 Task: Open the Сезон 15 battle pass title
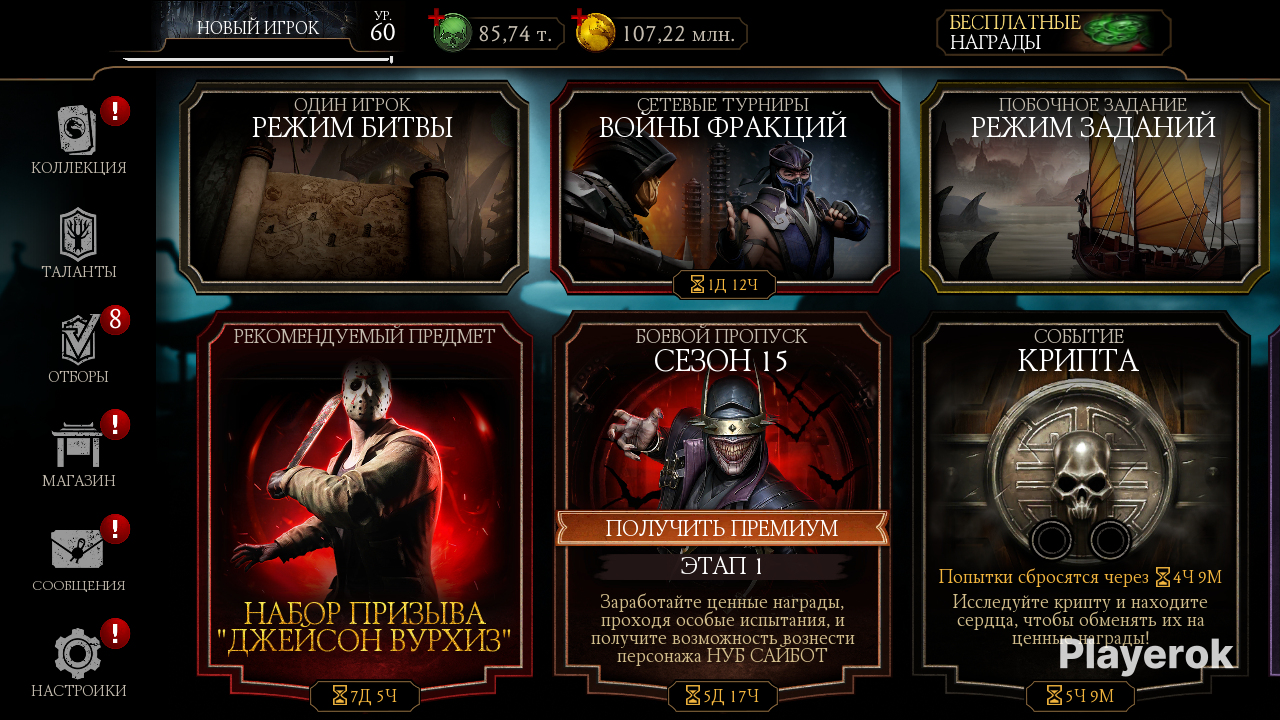pyautogui.click(x=721, y=360)
